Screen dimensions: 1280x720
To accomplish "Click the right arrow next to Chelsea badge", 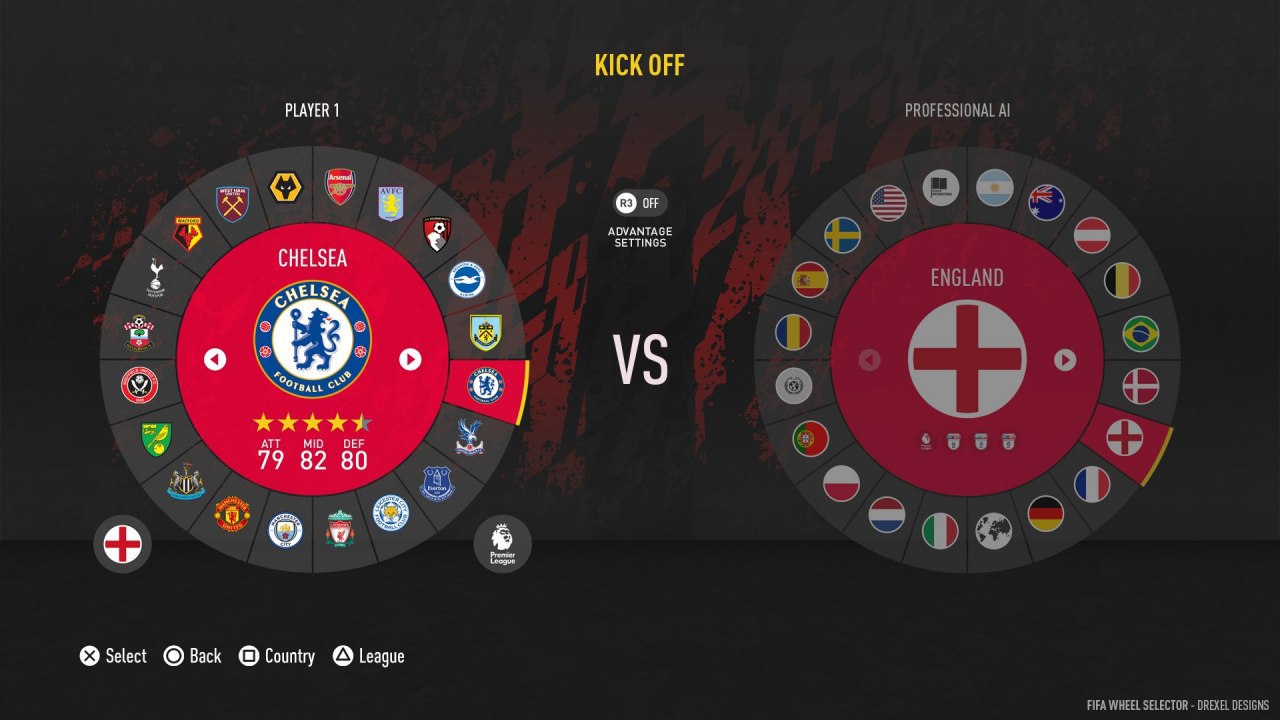I will (x=410, y=359).
